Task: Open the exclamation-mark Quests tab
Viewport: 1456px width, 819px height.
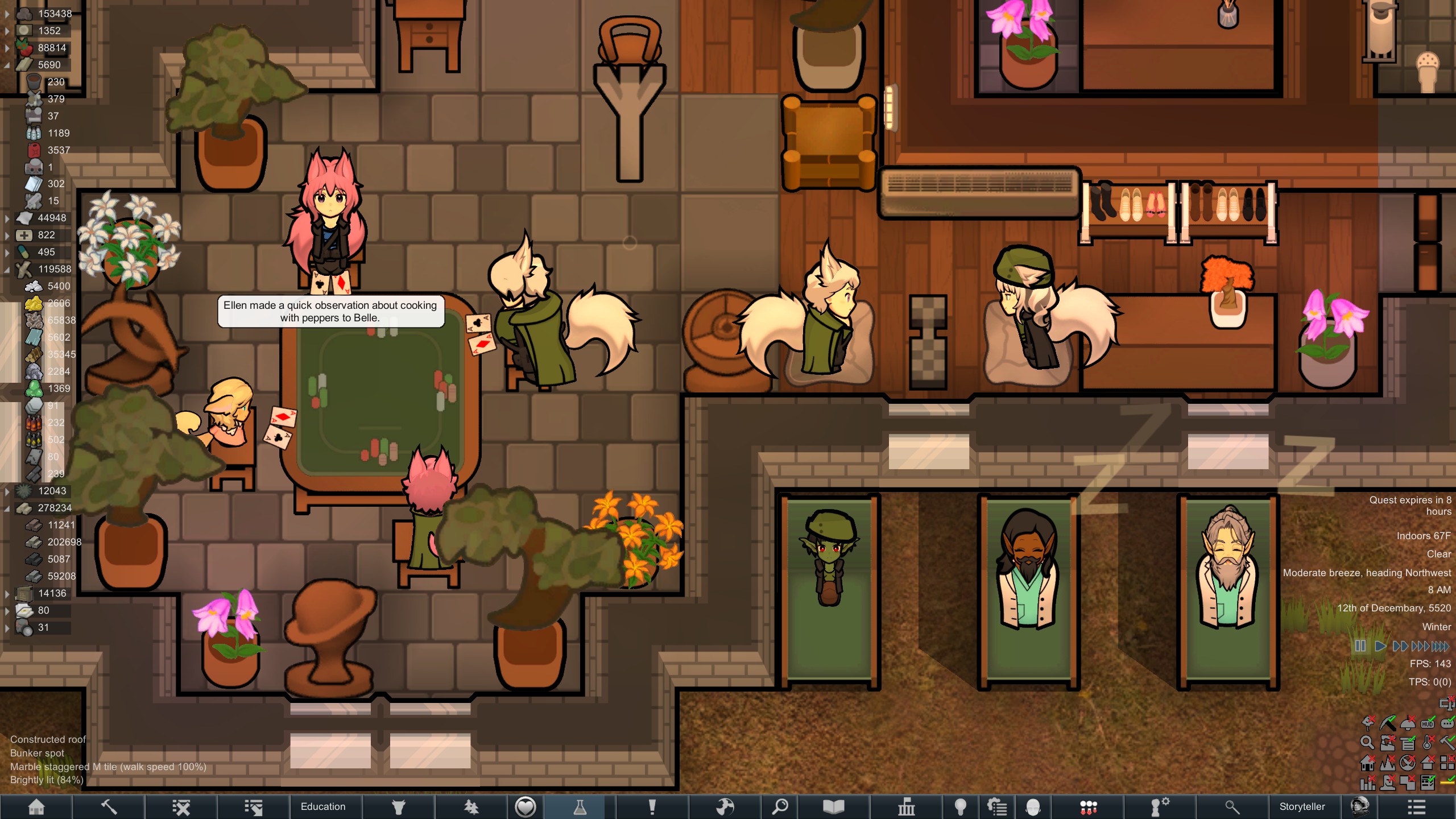Action: click(652, 806)
